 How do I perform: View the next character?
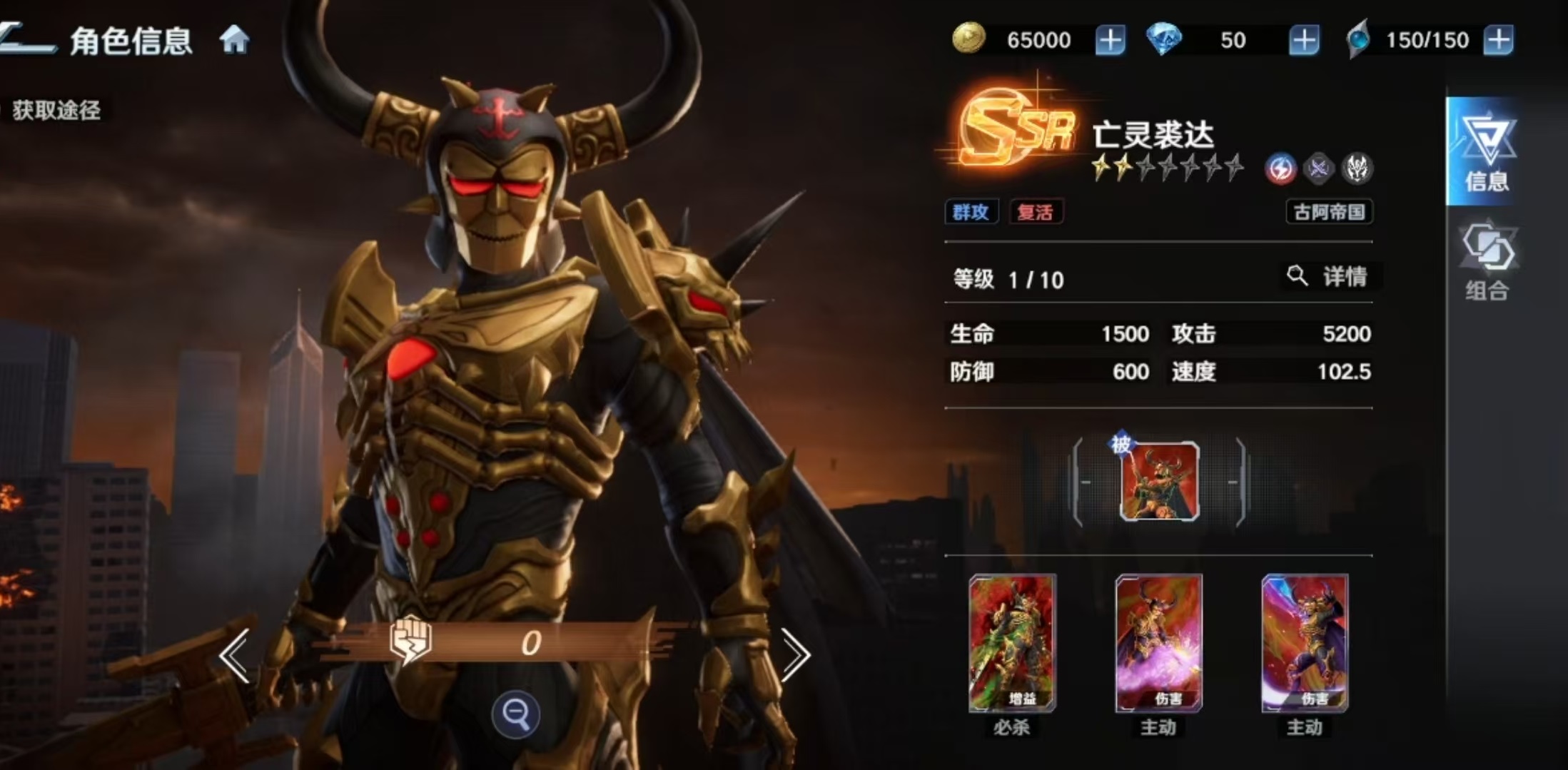click(795, 654)
